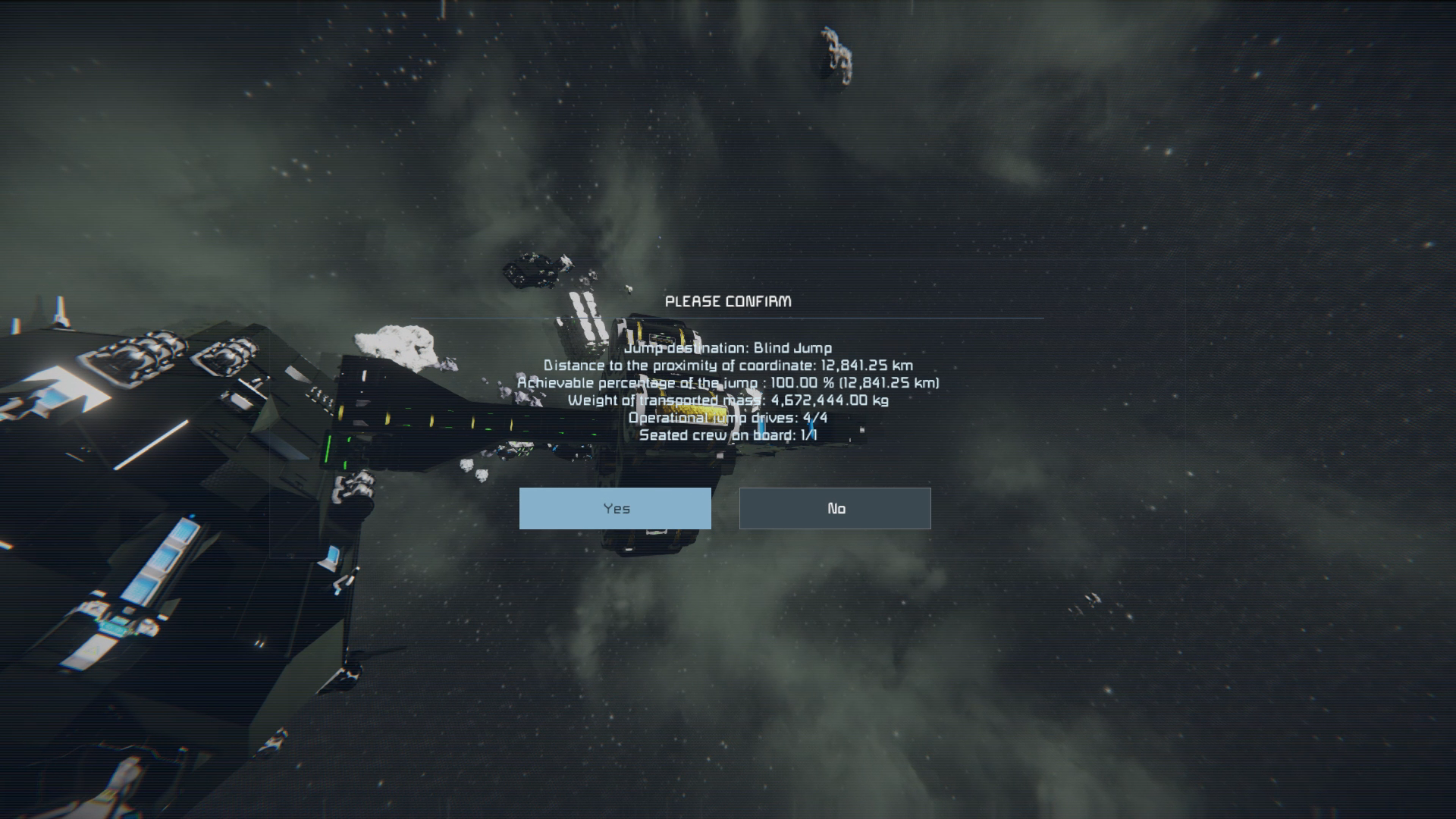The width and height of the screenshot is (1456, 819).
Task: Confirm the blind jump with Yes
Action: click(x=615, y=508)
